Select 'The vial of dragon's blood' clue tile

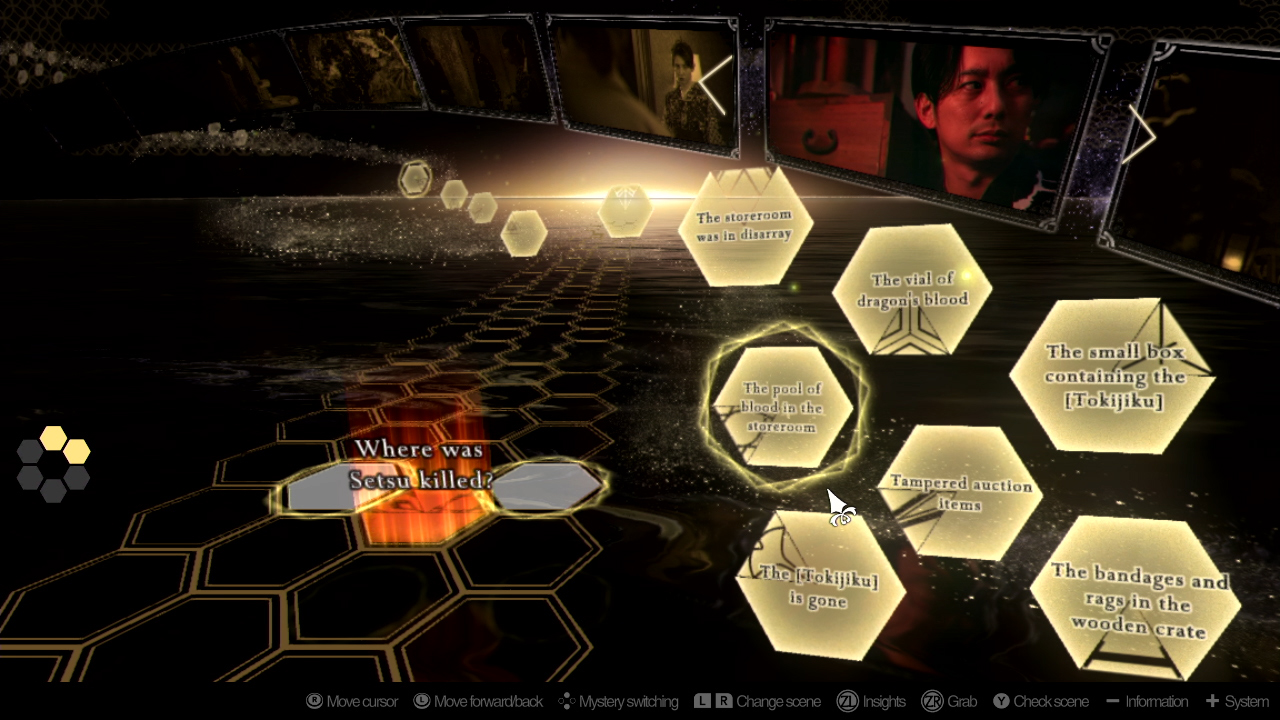click(x=913, y=290)
